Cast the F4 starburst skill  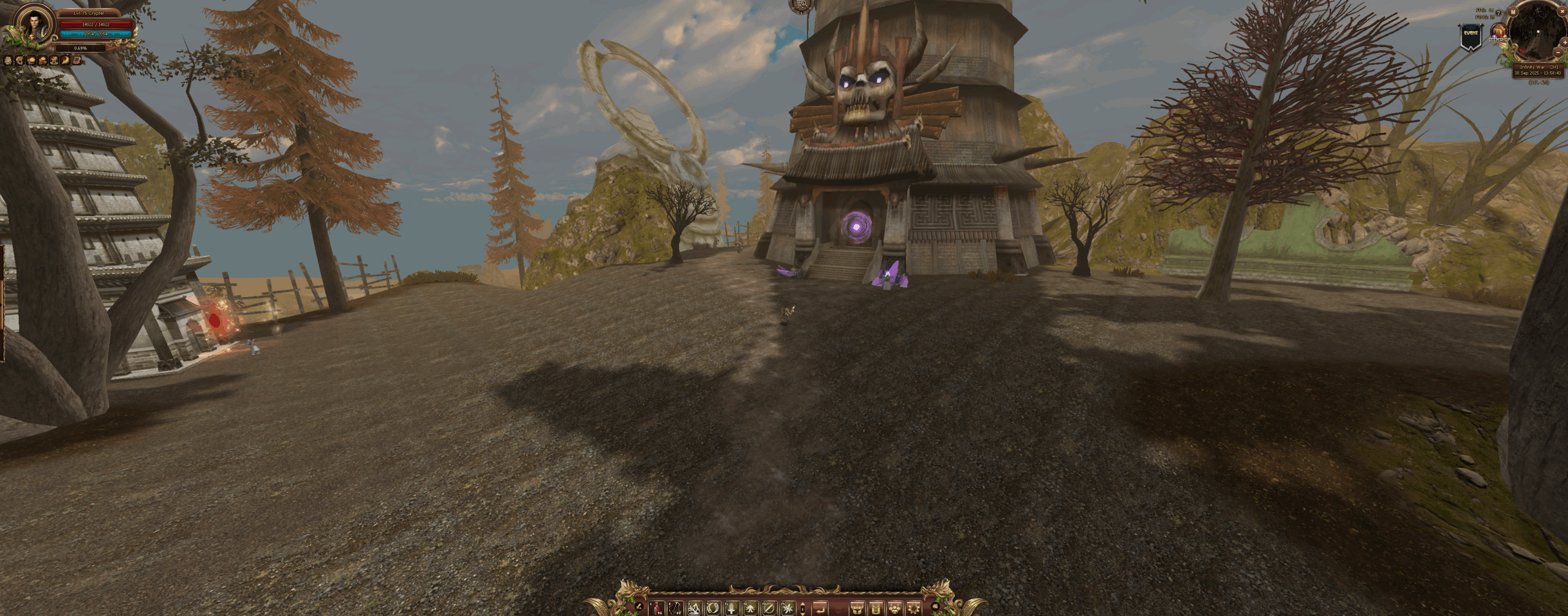788,609
